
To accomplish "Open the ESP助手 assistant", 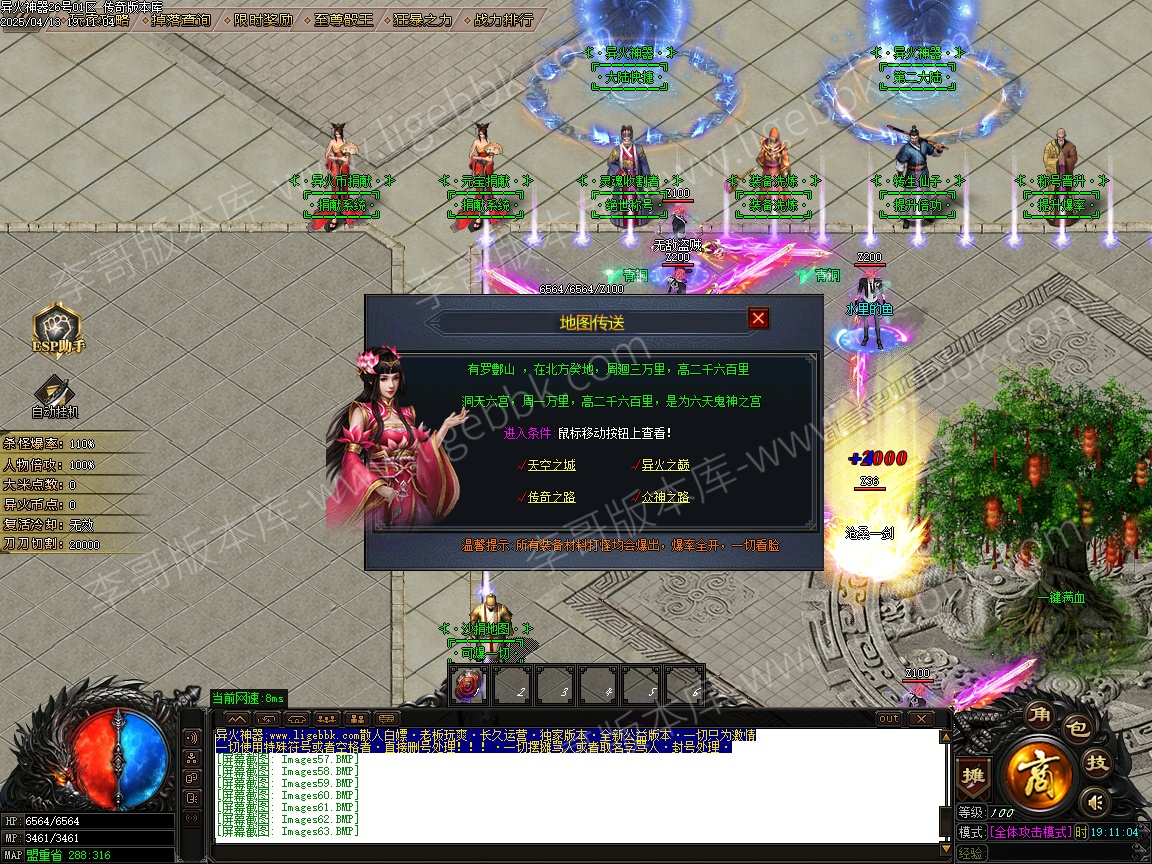I will (57, 327).
